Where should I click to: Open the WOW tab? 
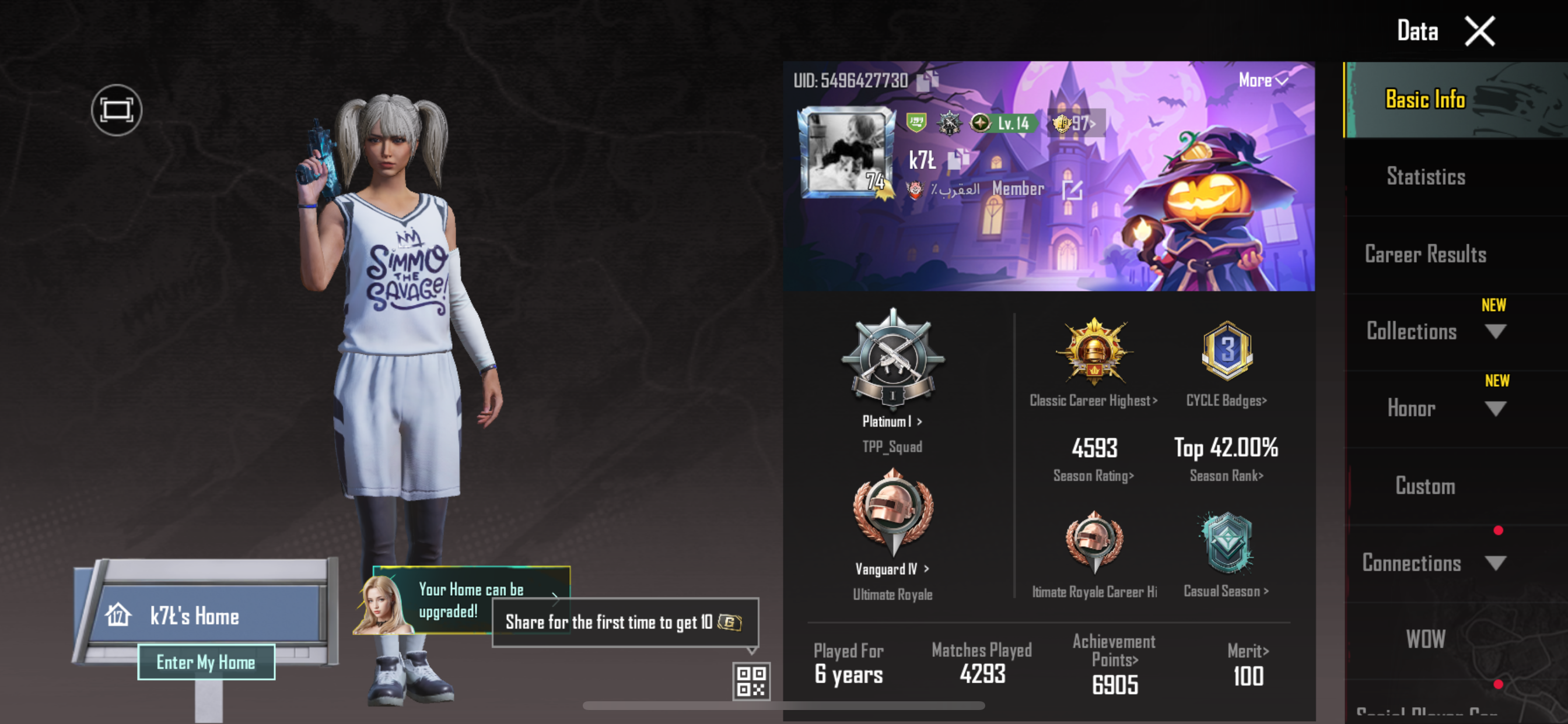1426,639
